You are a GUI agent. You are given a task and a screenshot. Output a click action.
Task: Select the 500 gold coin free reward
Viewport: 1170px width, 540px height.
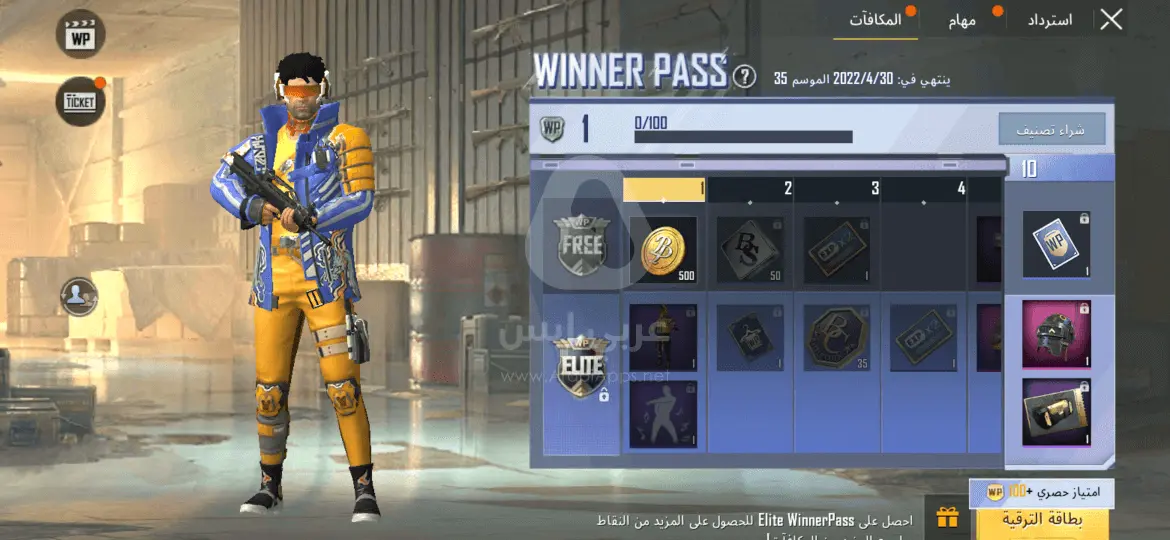[x=663, y=250]
